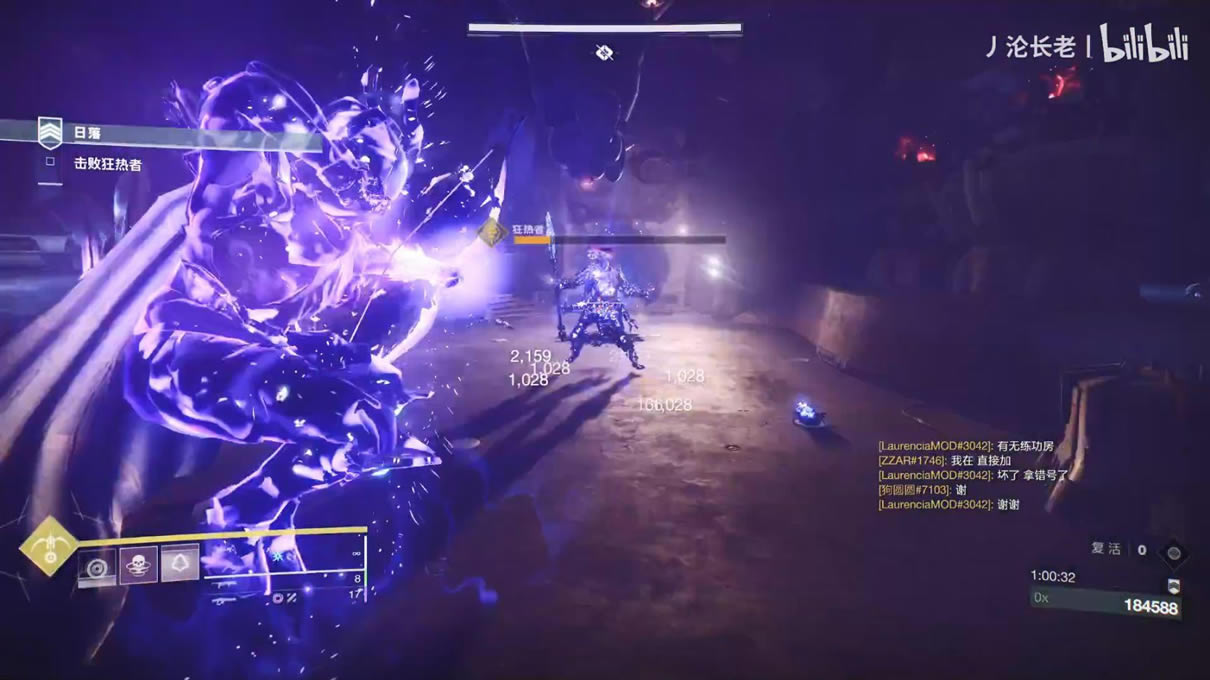Click the small emblem above the score
The width and height of the screenshot is (1210, 680).
click(1174, 586)
